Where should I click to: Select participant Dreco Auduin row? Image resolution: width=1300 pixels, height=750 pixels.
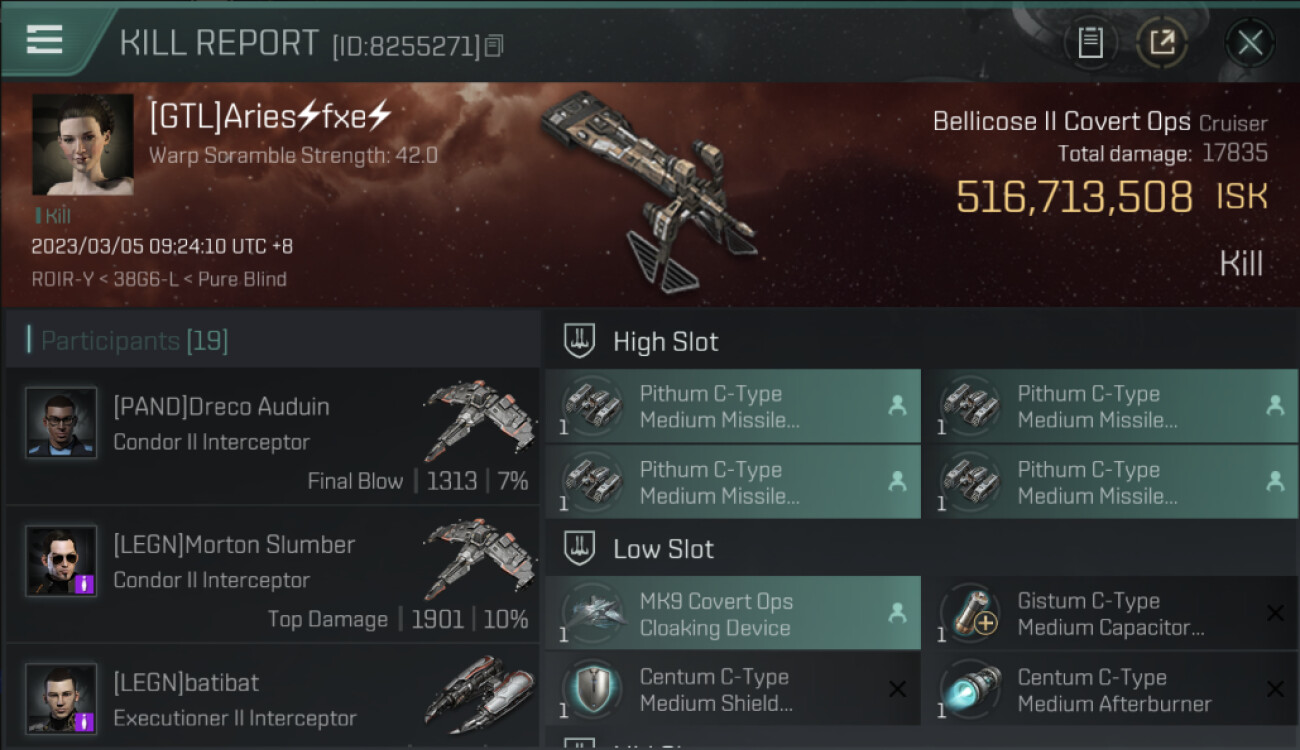(x=272, y=436)
